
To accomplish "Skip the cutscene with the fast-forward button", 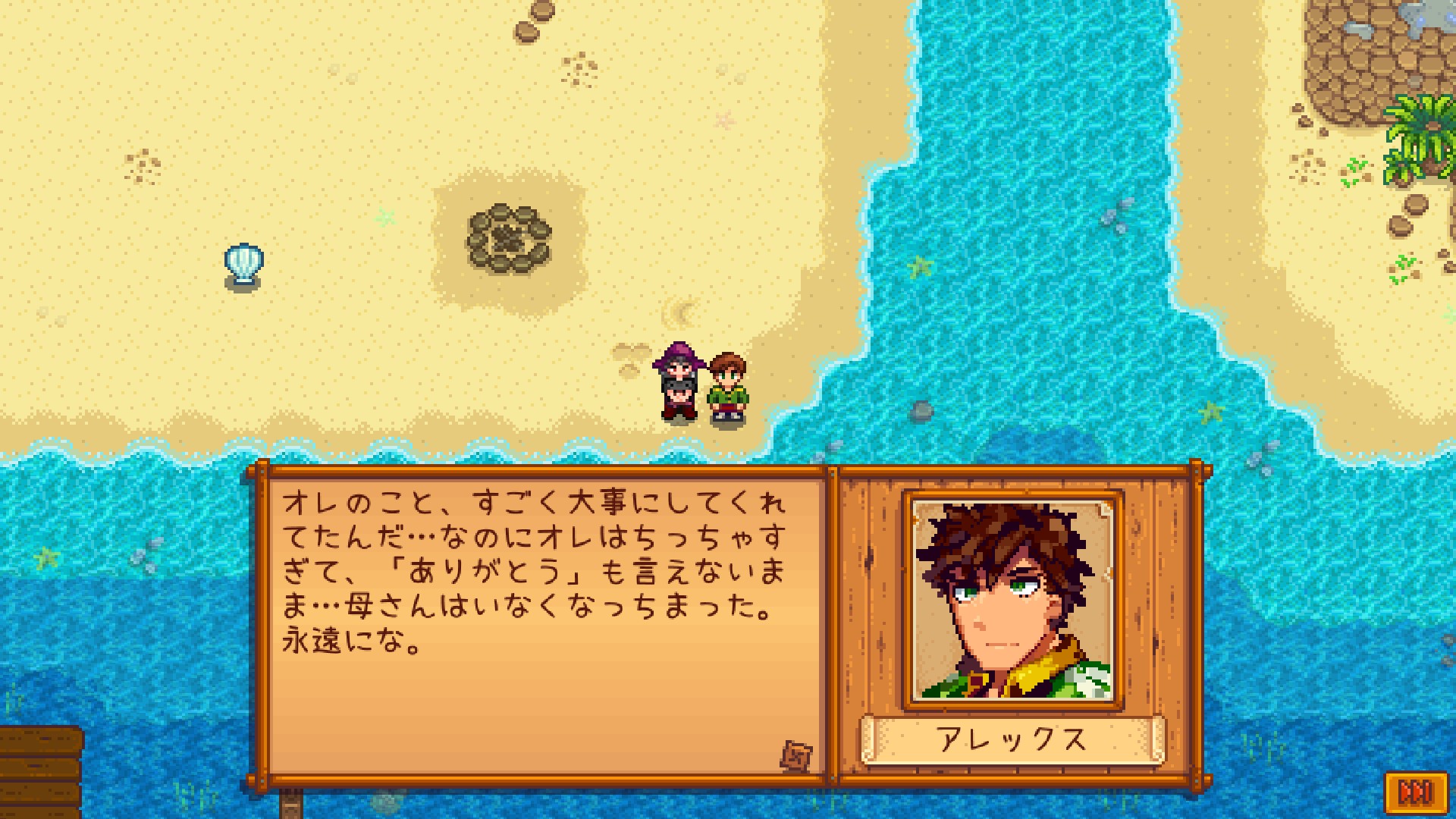I will click(x=1415, y=793).
